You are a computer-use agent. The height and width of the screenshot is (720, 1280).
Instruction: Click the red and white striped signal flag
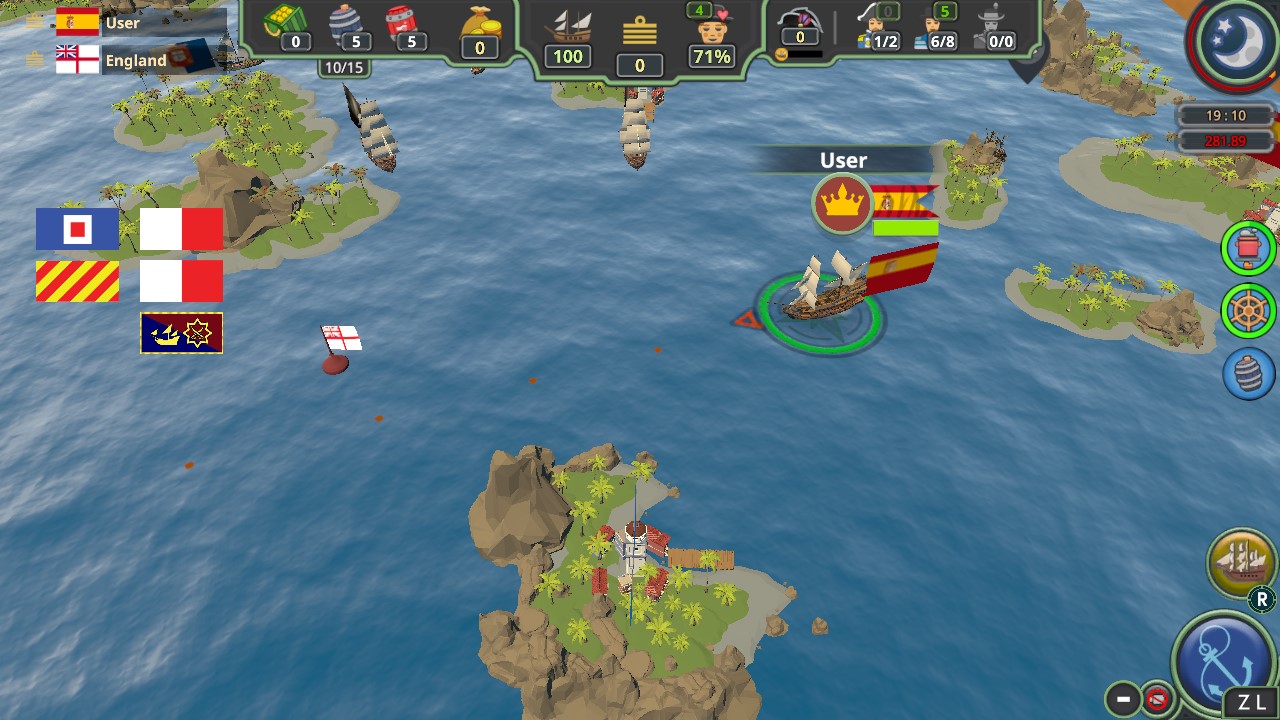click(78, 281)
